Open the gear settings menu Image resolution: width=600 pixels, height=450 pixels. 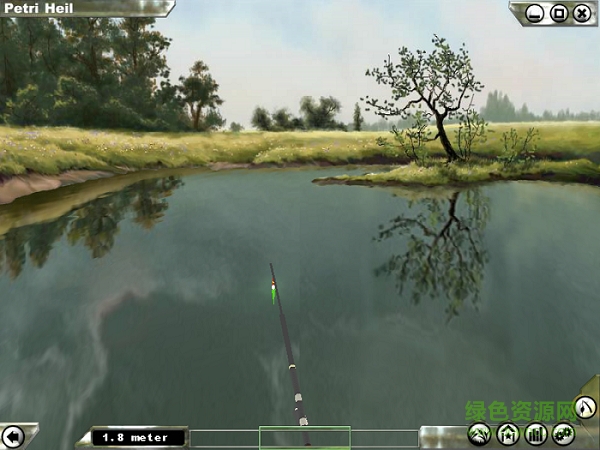[x=563, y=434]
